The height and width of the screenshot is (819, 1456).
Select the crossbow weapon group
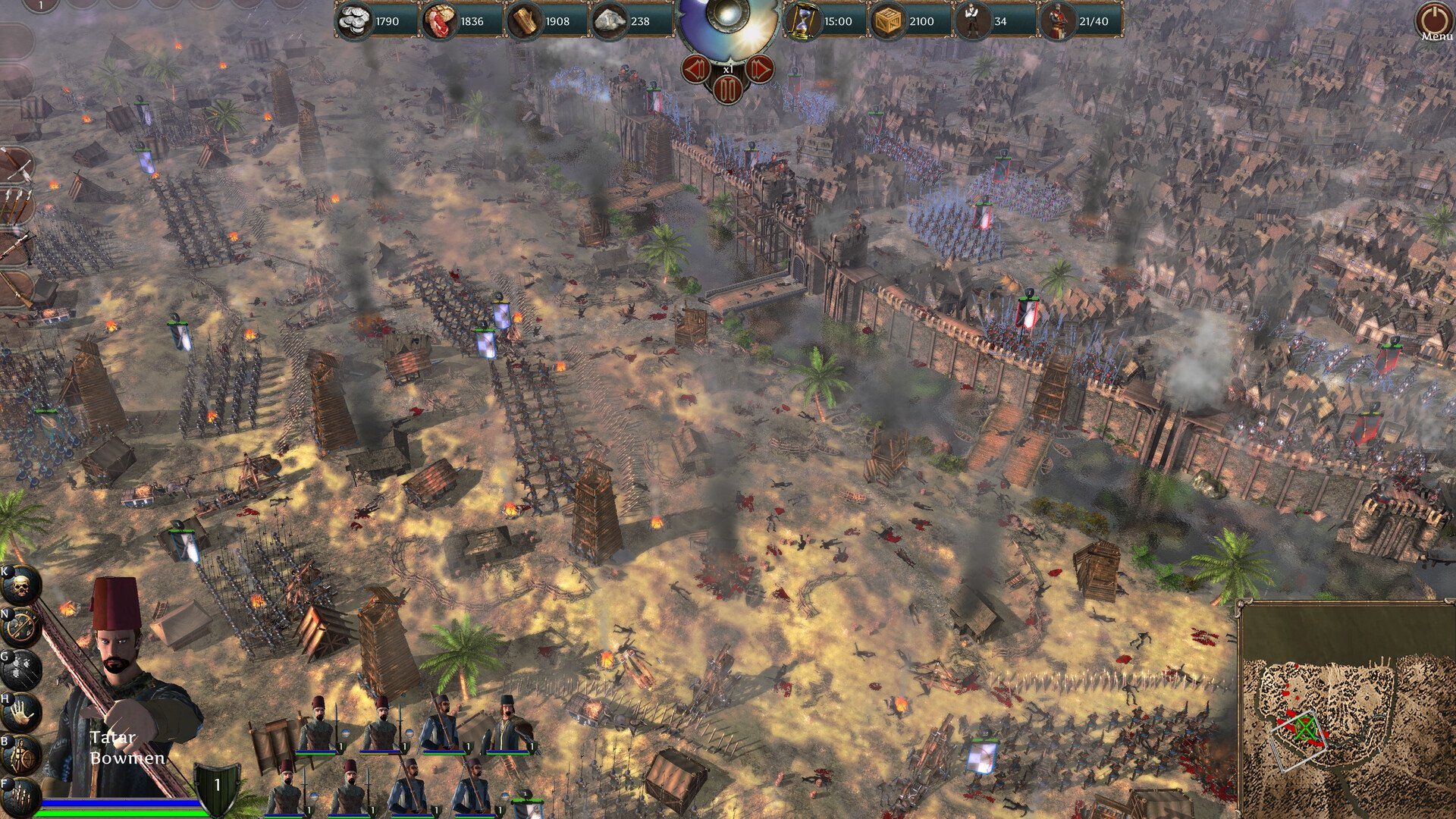click(x=15, y=246)
